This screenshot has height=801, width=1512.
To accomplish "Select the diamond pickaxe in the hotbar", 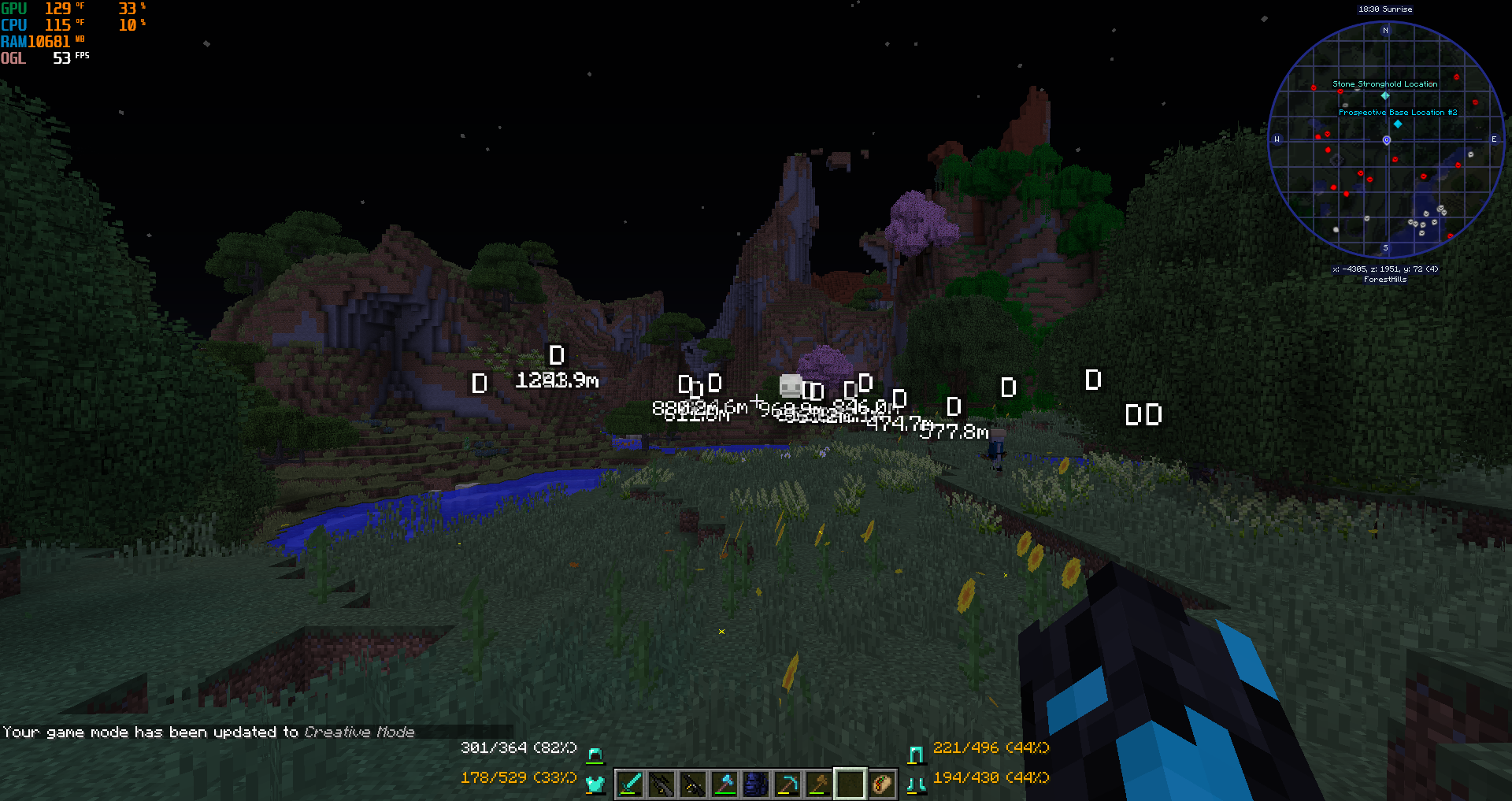I will click(787, 783).
